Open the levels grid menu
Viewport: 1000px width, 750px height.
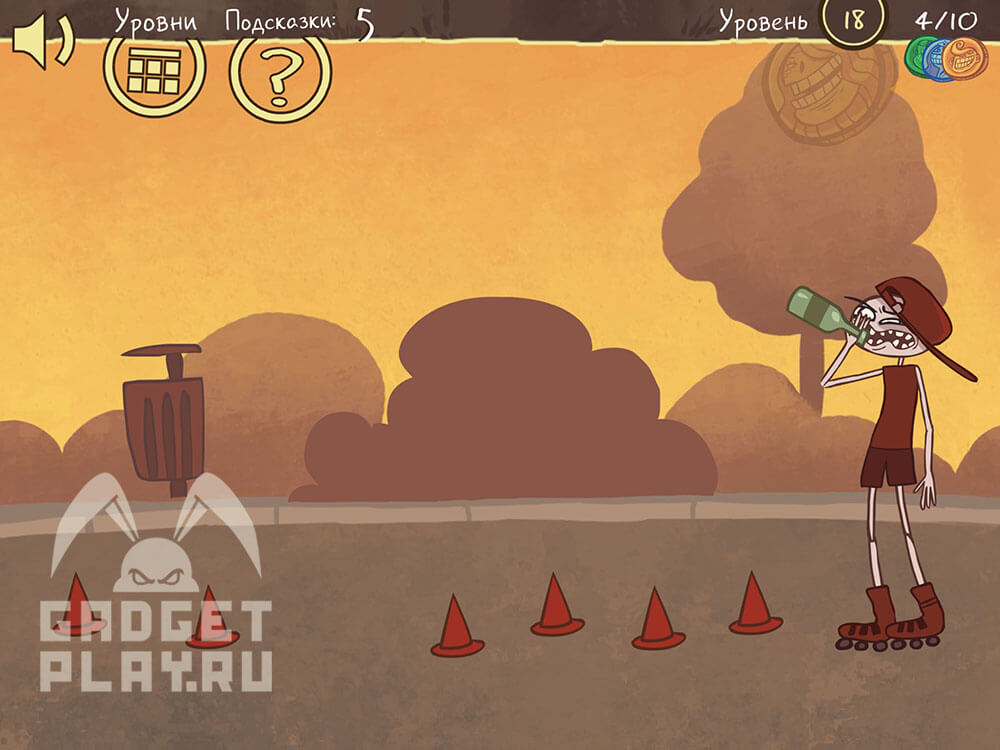pyautogui.click(x=154, y=70)
